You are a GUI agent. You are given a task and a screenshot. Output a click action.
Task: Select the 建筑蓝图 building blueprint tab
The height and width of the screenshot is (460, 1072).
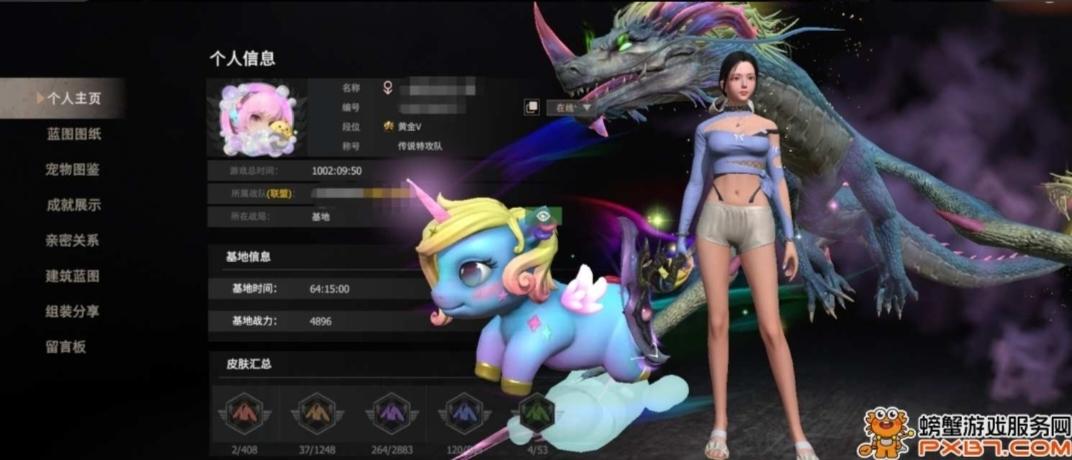pyautogui.click(x=73, y=276)
